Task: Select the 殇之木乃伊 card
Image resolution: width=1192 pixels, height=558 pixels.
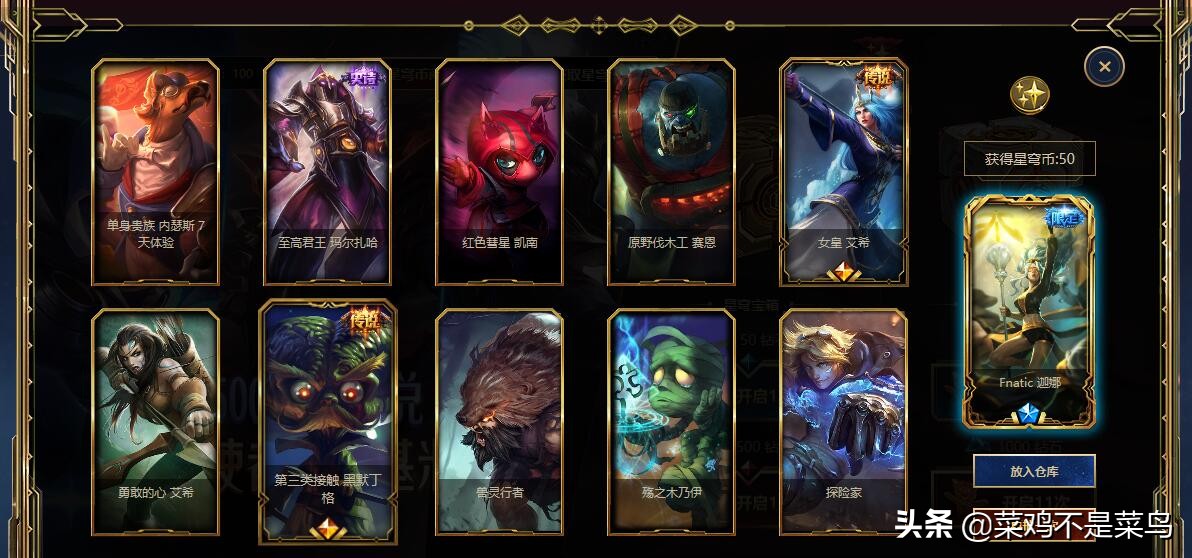Action: (x=671, y=421)
